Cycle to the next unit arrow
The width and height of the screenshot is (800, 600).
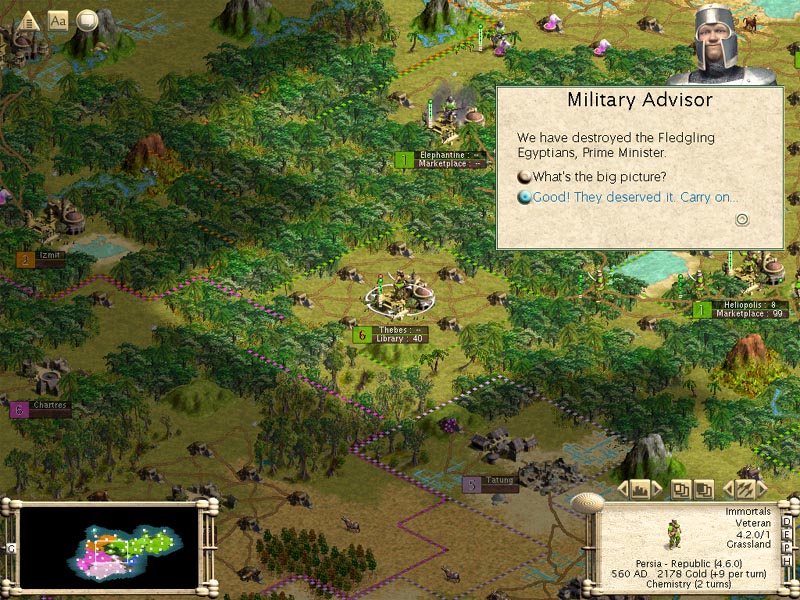point(762,489)
